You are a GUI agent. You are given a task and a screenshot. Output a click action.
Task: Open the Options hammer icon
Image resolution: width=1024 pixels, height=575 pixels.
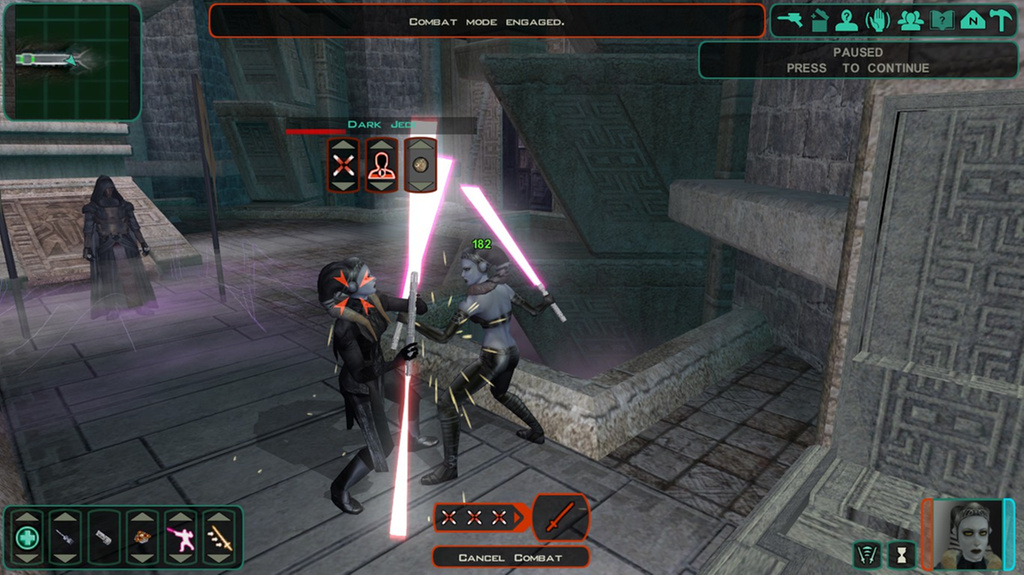[1000, 20]
